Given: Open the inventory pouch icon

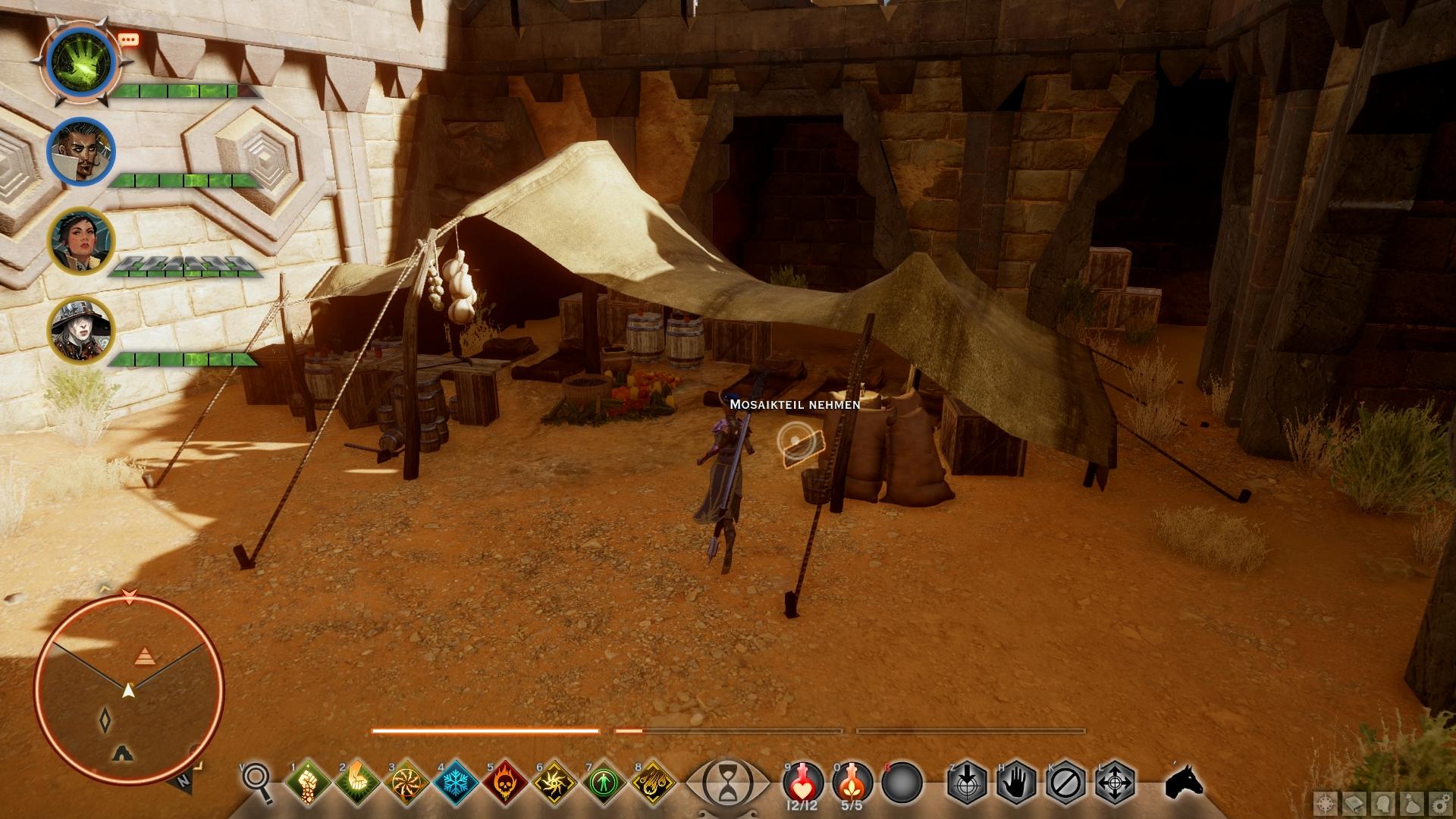Looking at the screenshot, I should coord(1413,802).
